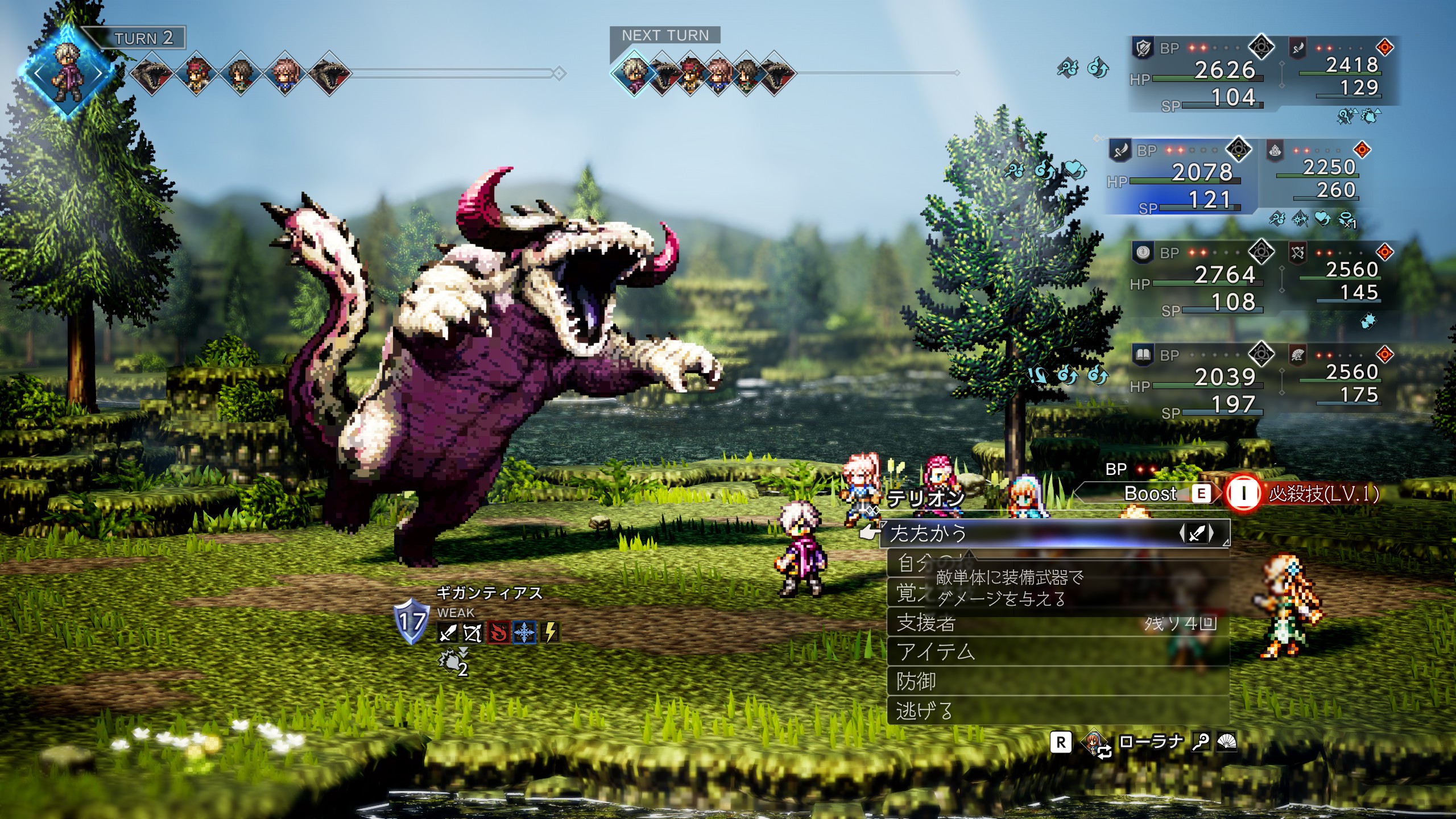
Task: Switch weapon with the left arrow beside sword
Action: [1182, 533]
